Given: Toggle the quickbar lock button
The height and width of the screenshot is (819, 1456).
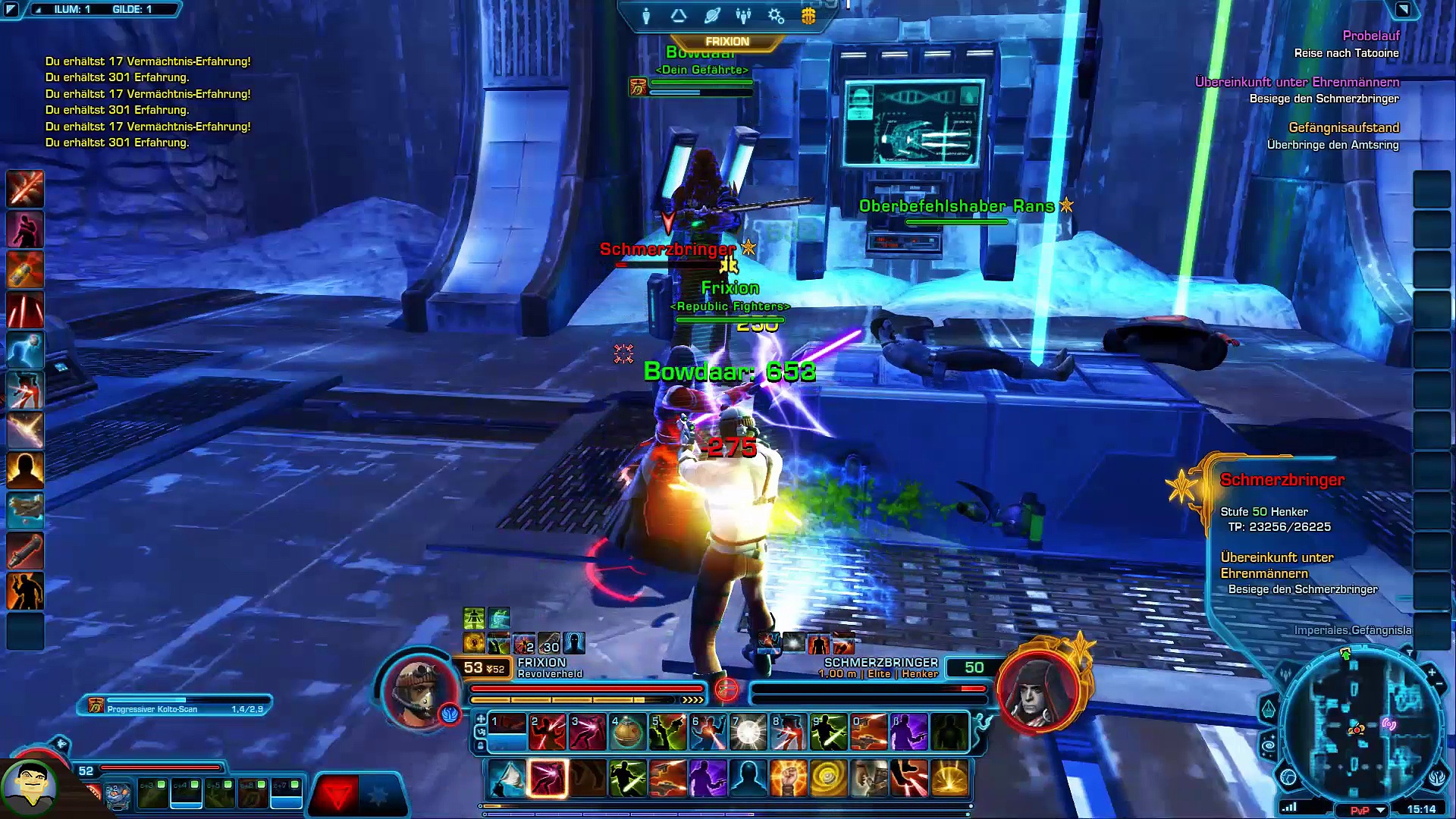Looking at the screenshot, I should click(x=481, y=745).
